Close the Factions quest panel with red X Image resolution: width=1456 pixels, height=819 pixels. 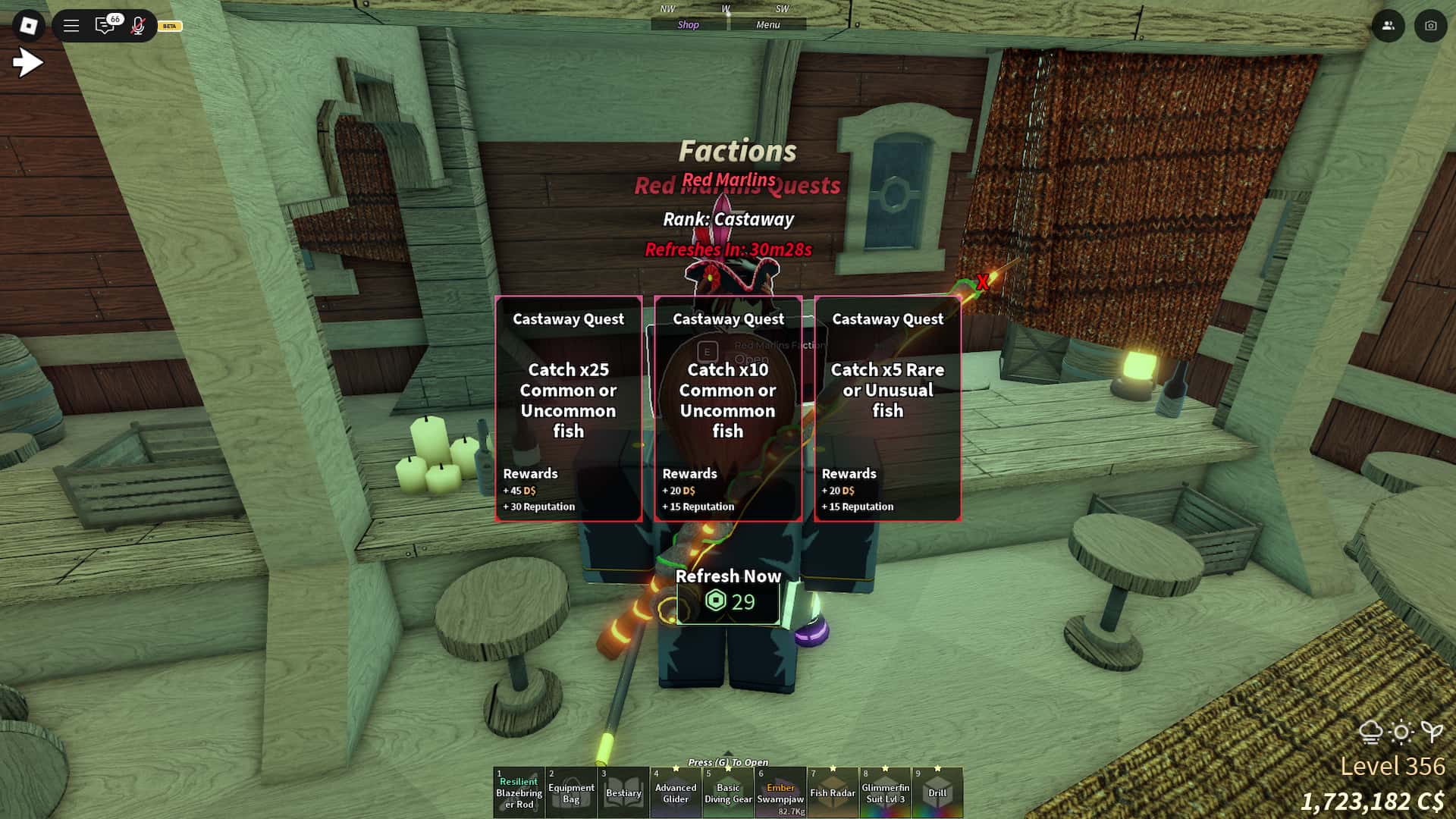[983, 282]
